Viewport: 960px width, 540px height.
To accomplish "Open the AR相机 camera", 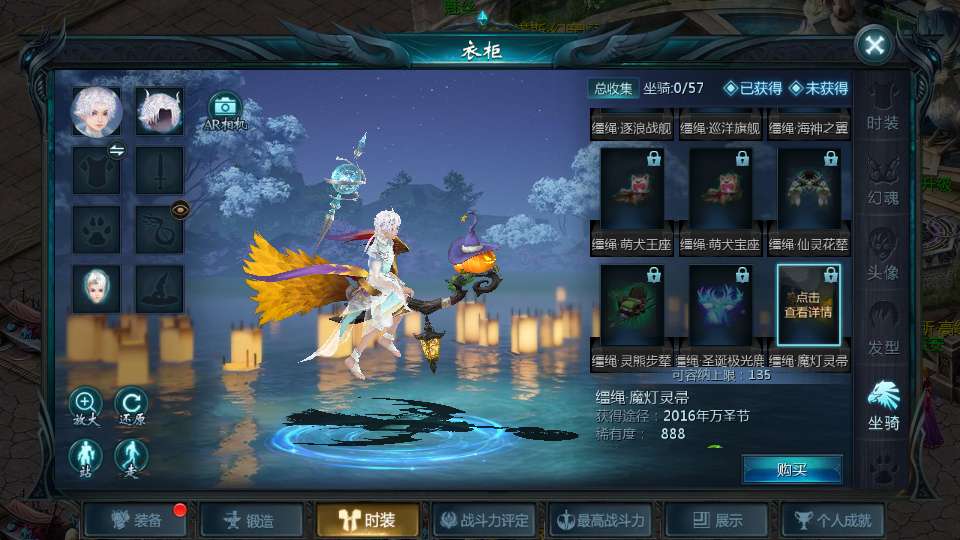I will coord(225,111).
